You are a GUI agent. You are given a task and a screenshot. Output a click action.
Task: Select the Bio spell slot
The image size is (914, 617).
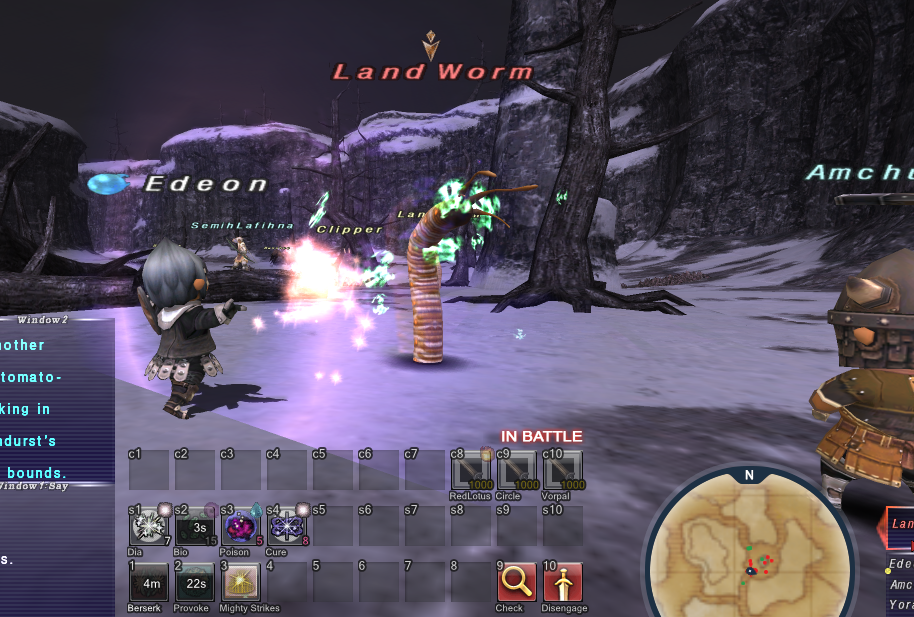pos(194,526)
